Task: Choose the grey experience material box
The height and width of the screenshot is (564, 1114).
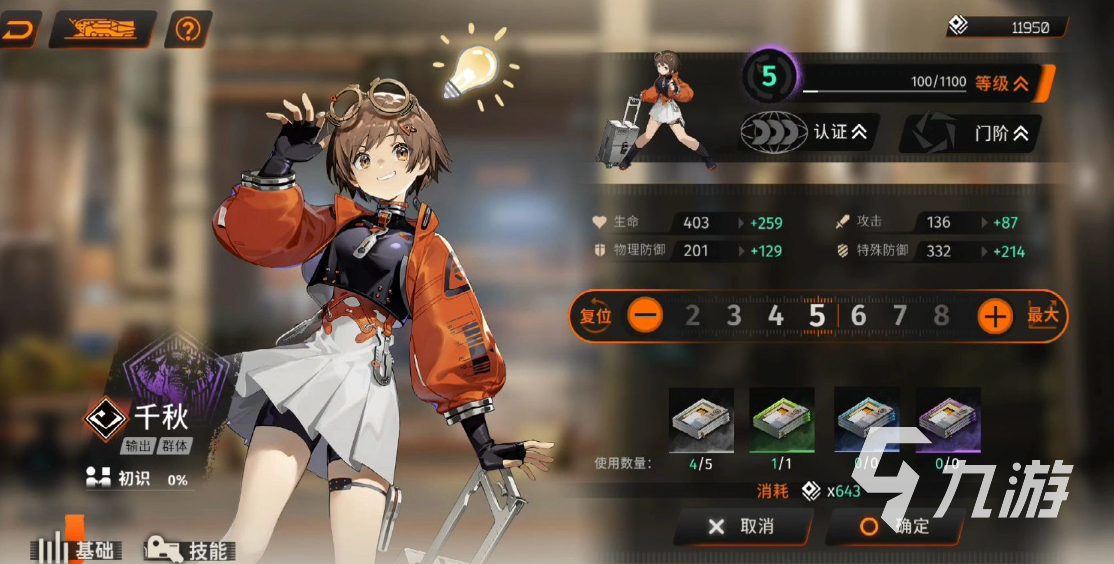Action: click(x=701, y=420)
